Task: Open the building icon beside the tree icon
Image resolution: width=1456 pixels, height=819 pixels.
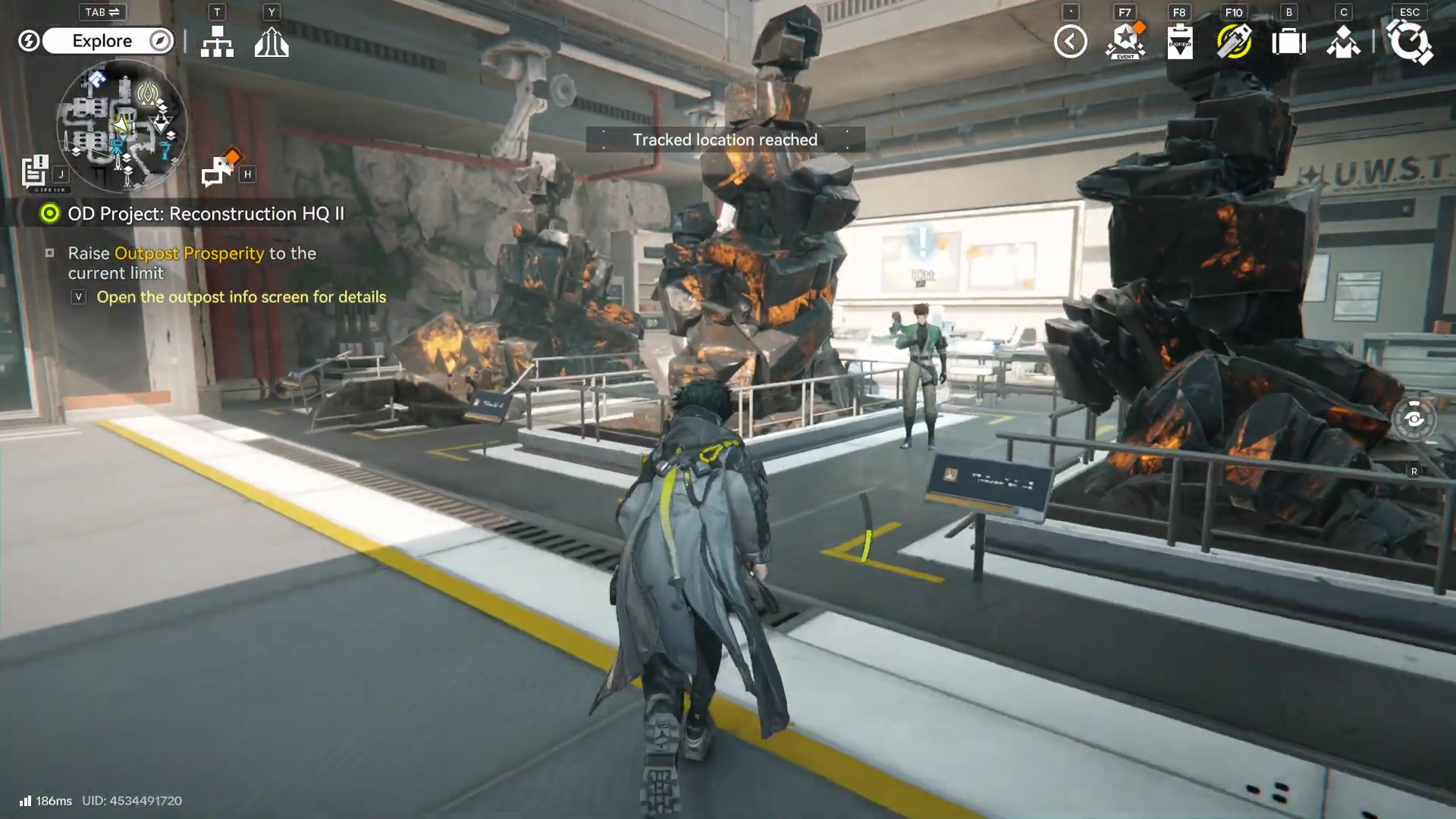Action: pos(271,42)
